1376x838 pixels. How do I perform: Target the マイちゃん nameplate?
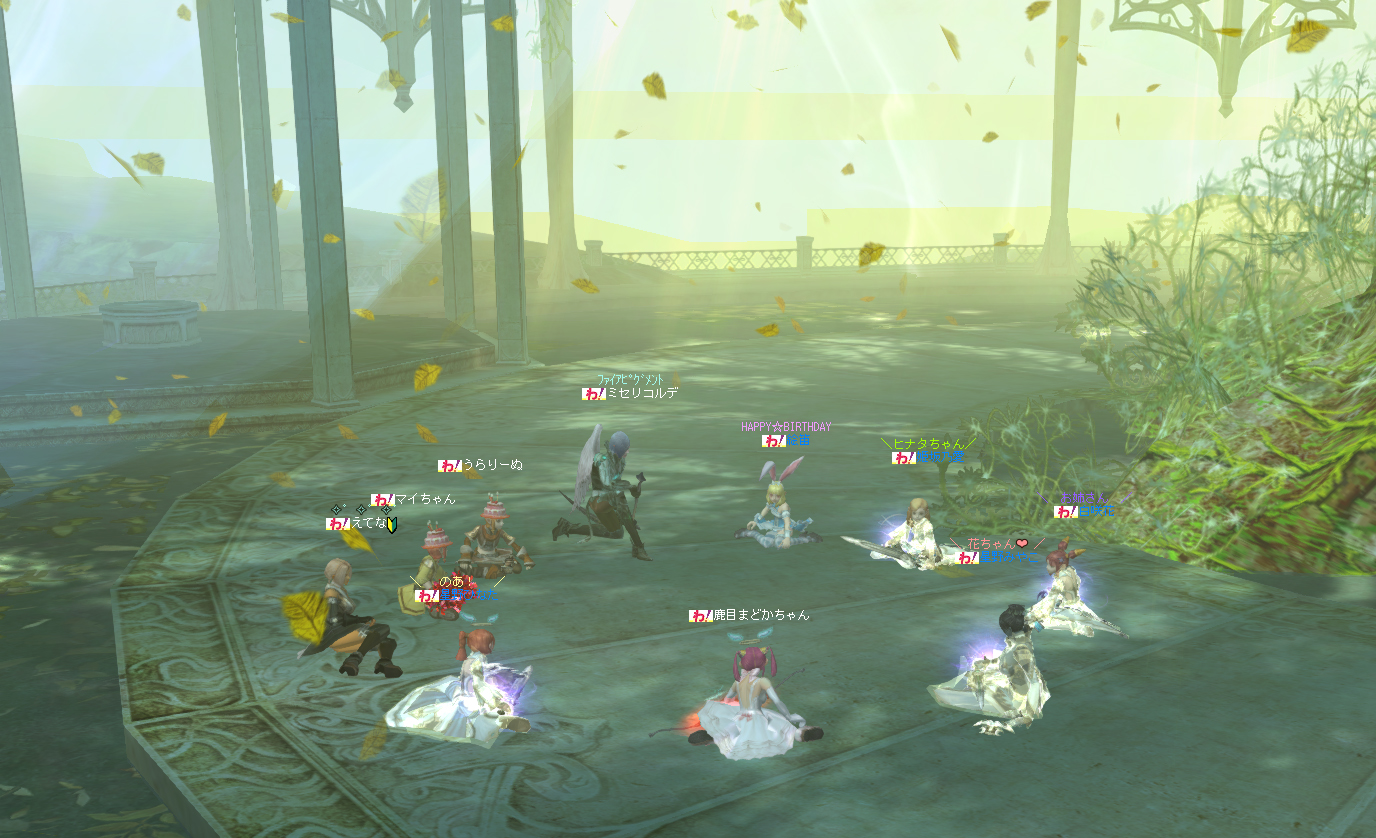424,499
